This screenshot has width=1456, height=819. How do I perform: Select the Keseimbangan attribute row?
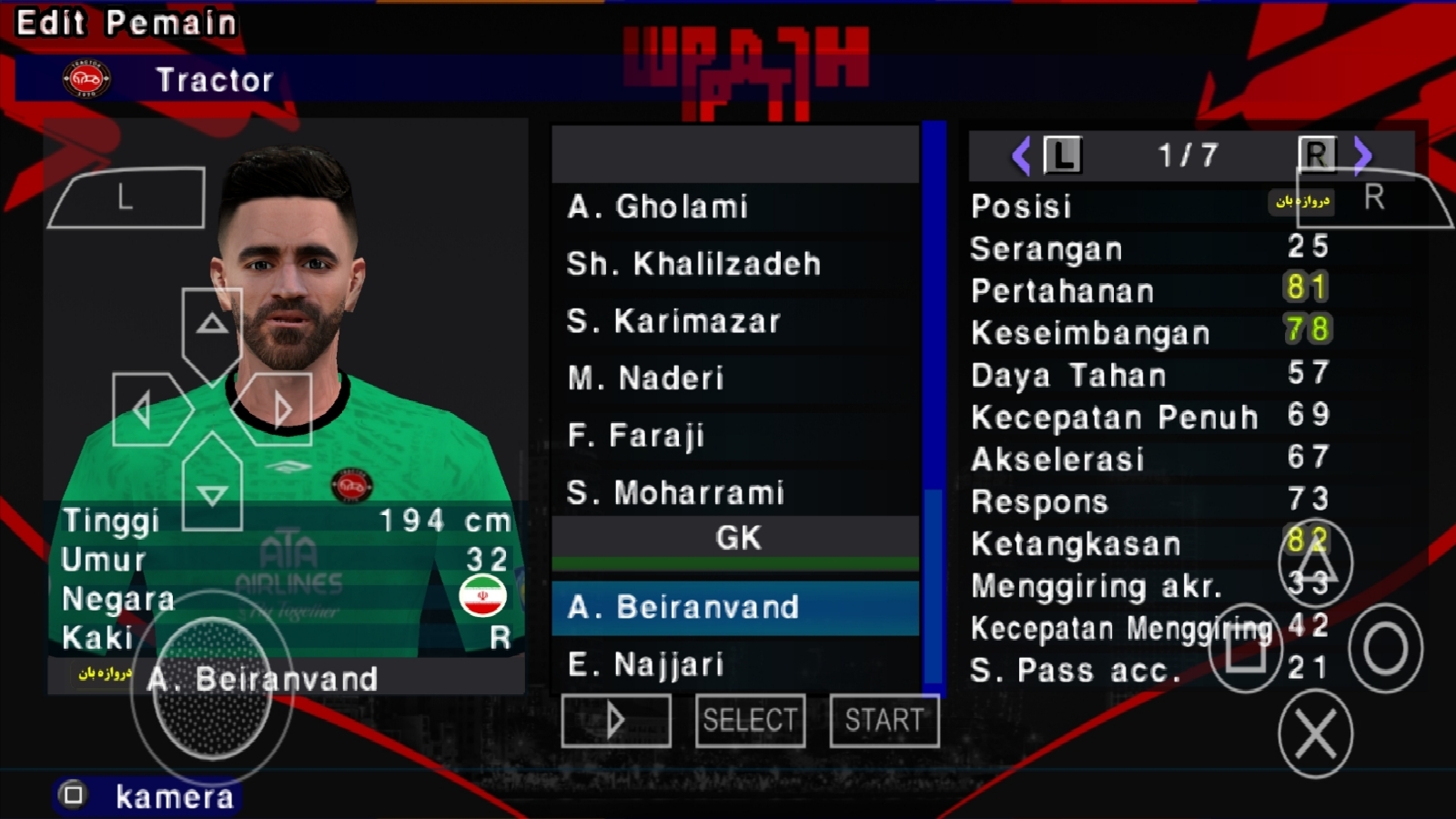pos(1090,333)
